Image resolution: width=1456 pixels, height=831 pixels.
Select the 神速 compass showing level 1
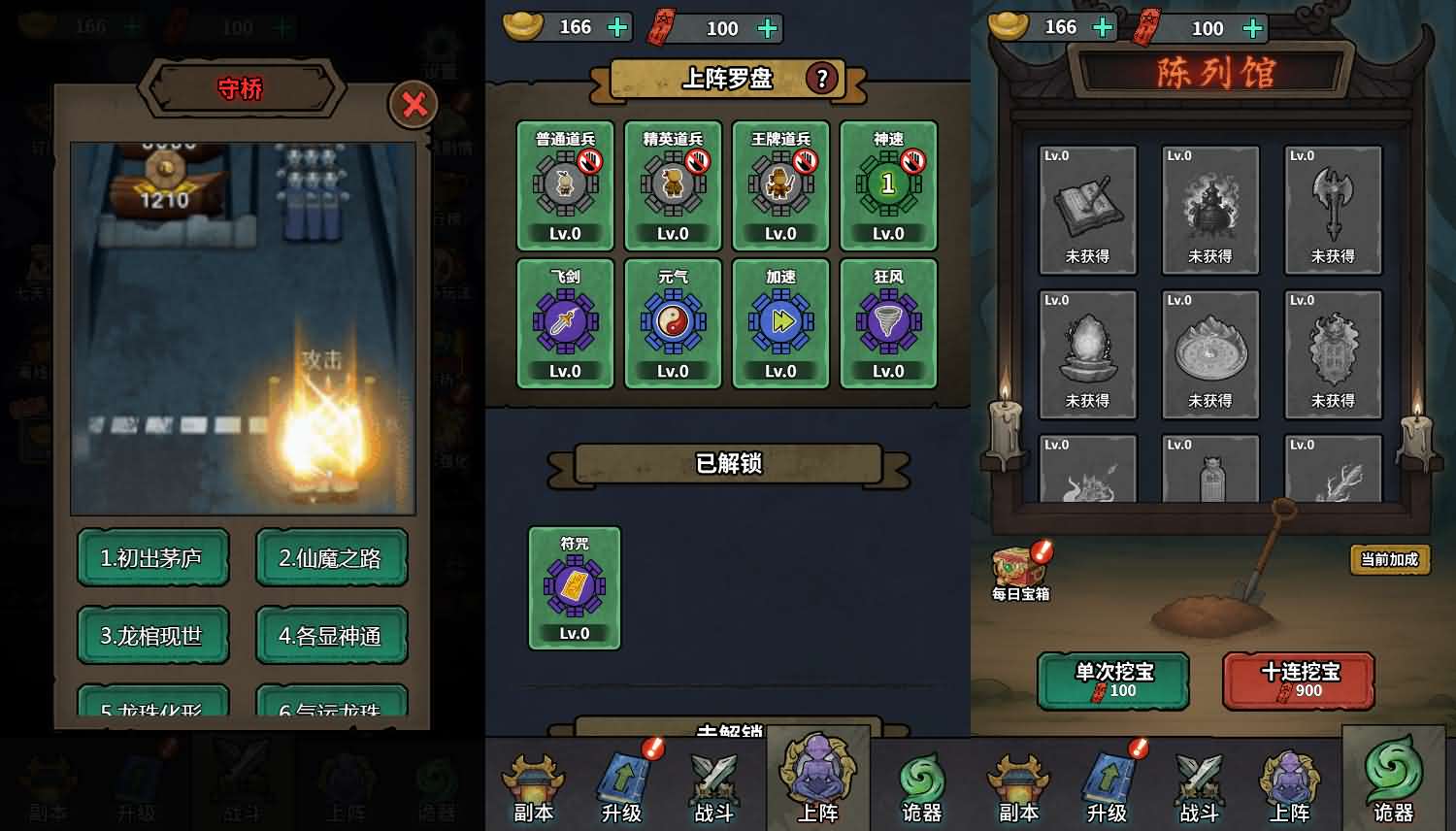point(888,183)
